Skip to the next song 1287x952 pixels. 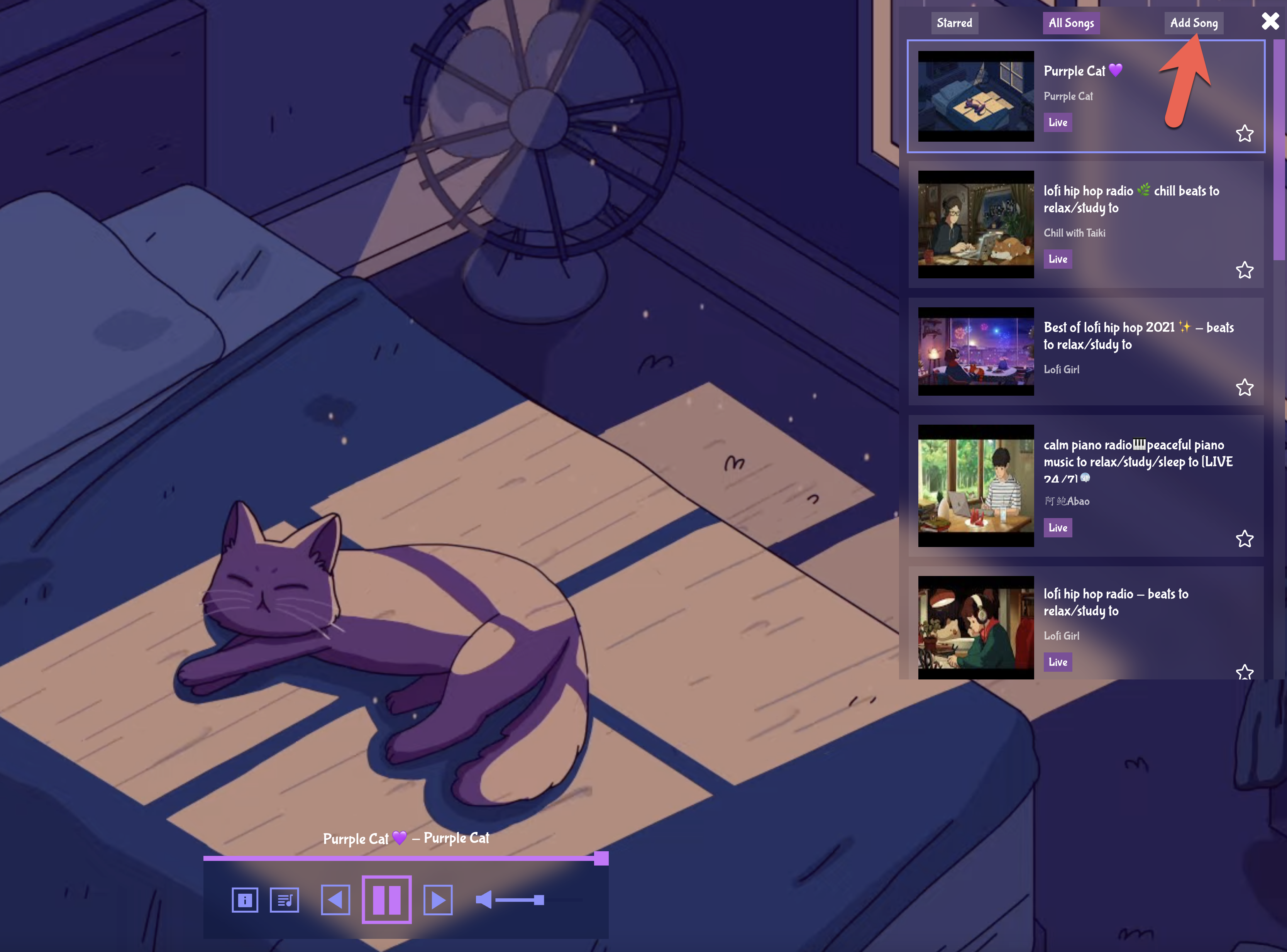pos(438,899)
